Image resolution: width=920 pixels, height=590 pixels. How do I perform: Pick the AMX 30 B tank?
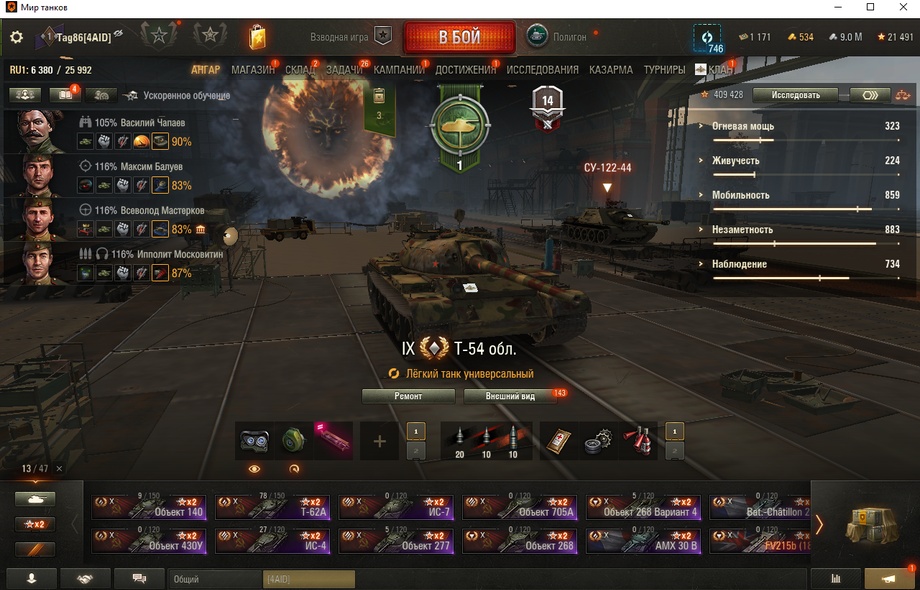click(642, 541)
